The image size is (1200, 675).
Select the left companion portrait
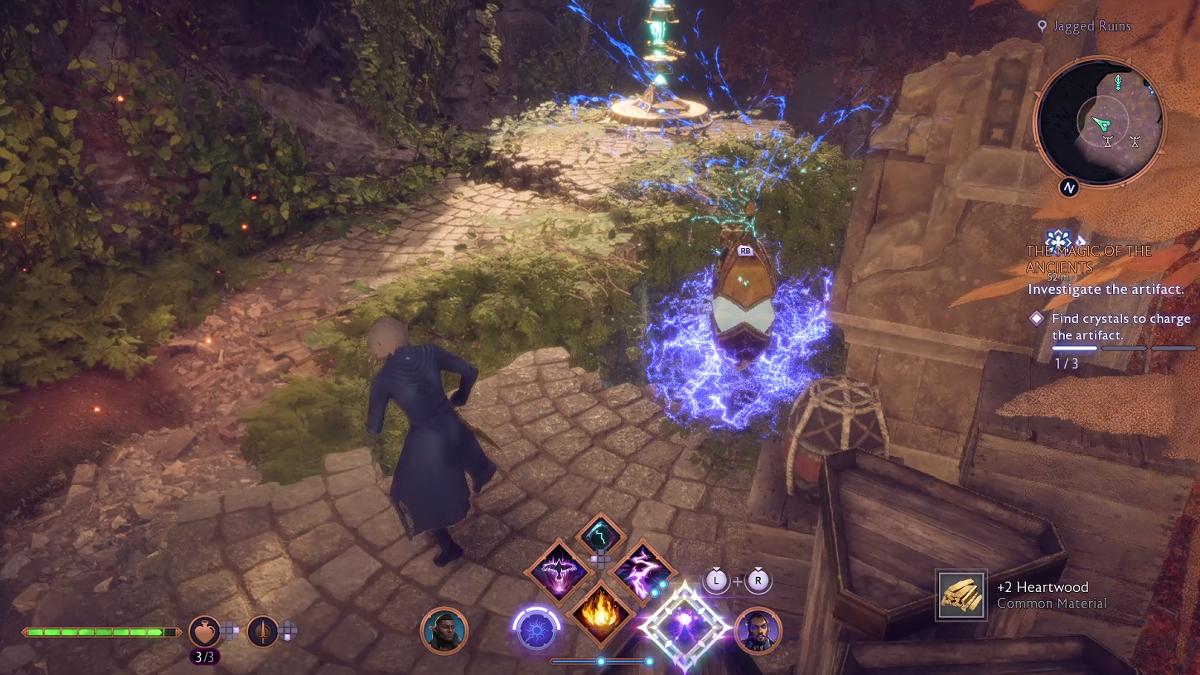point(443,631)
